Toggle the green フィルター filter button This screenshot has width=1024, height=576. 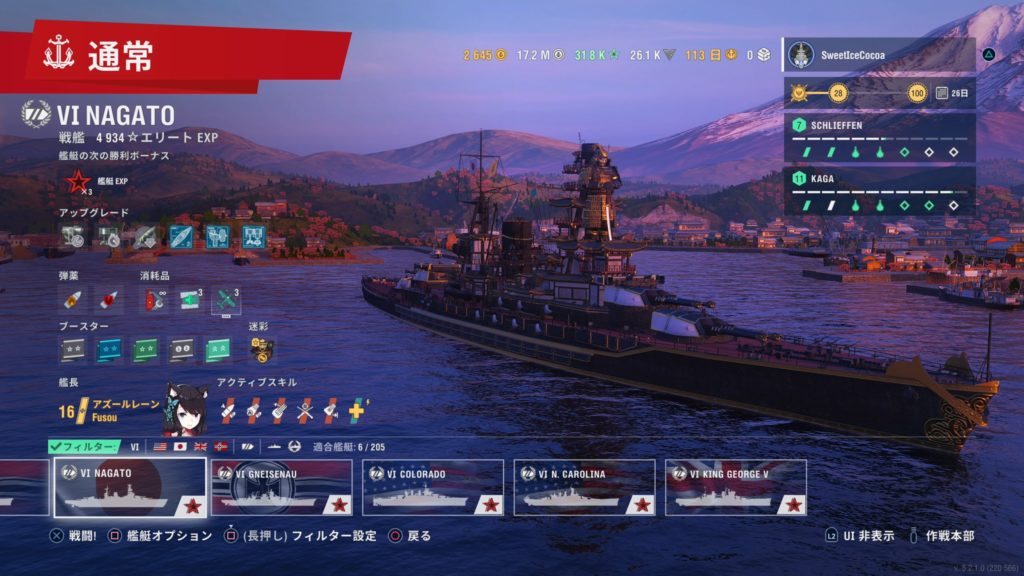point(84,446)
